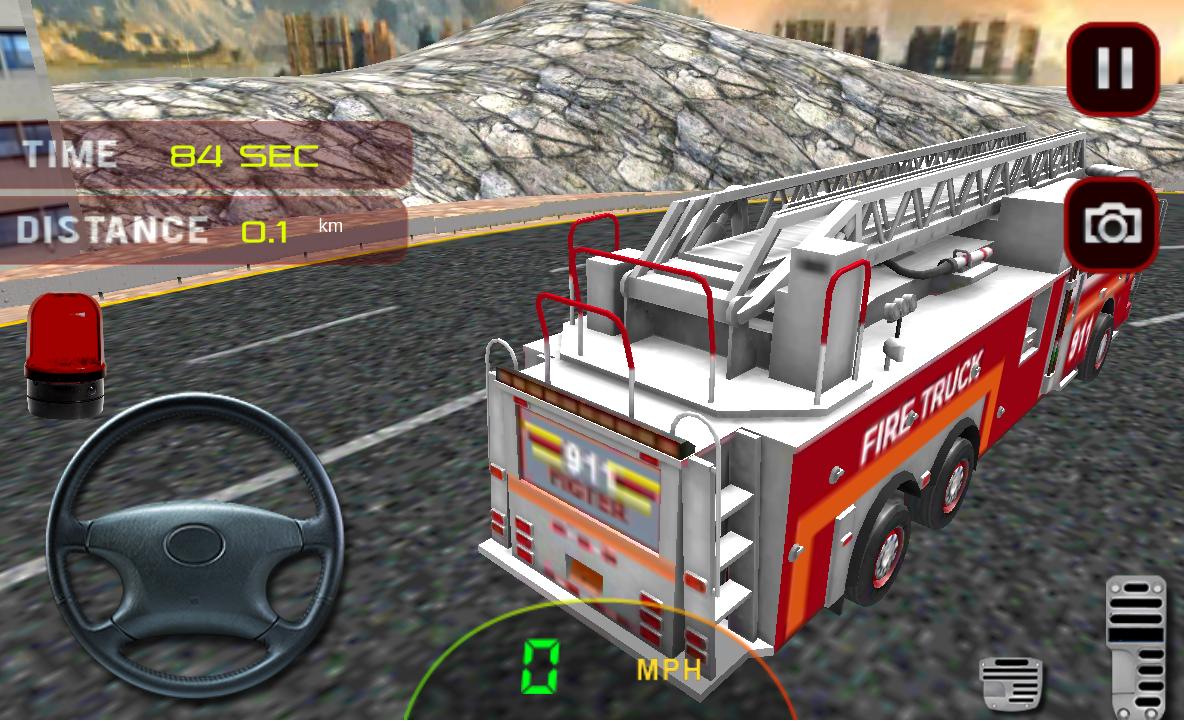Tap the steering wheel control
The width and height of the screenshot is (1184, 721).
(x=195, y=545)
